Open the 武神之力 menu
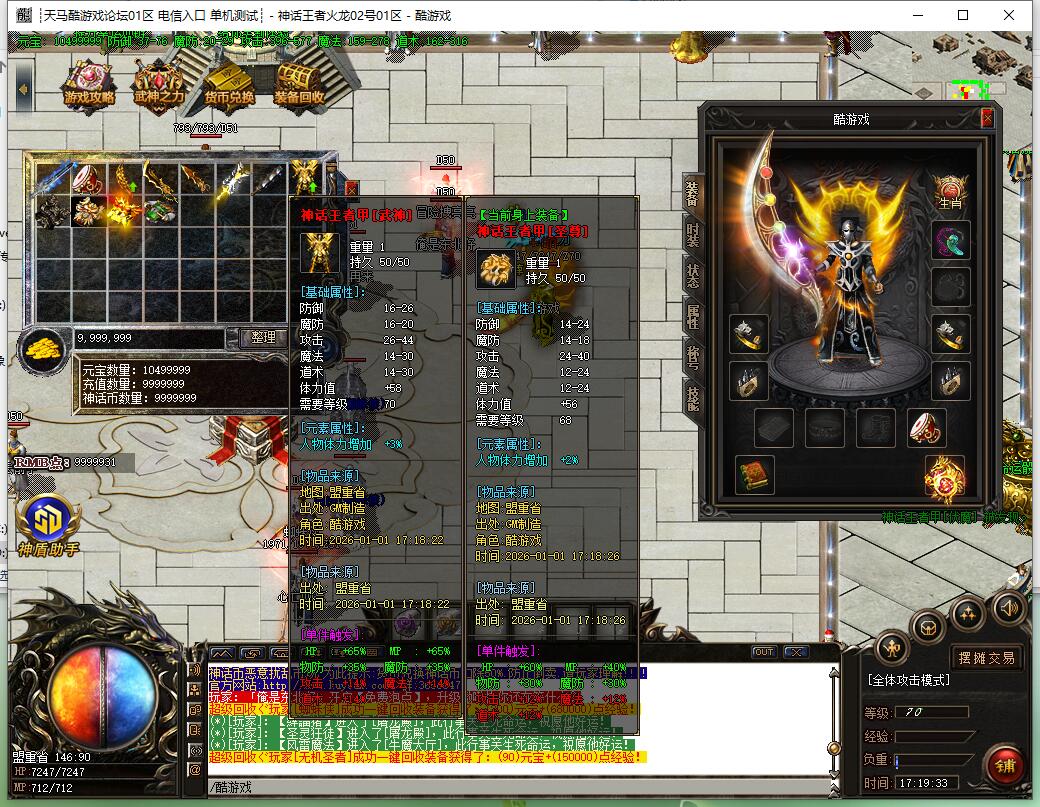 click(x=159, y=82)
